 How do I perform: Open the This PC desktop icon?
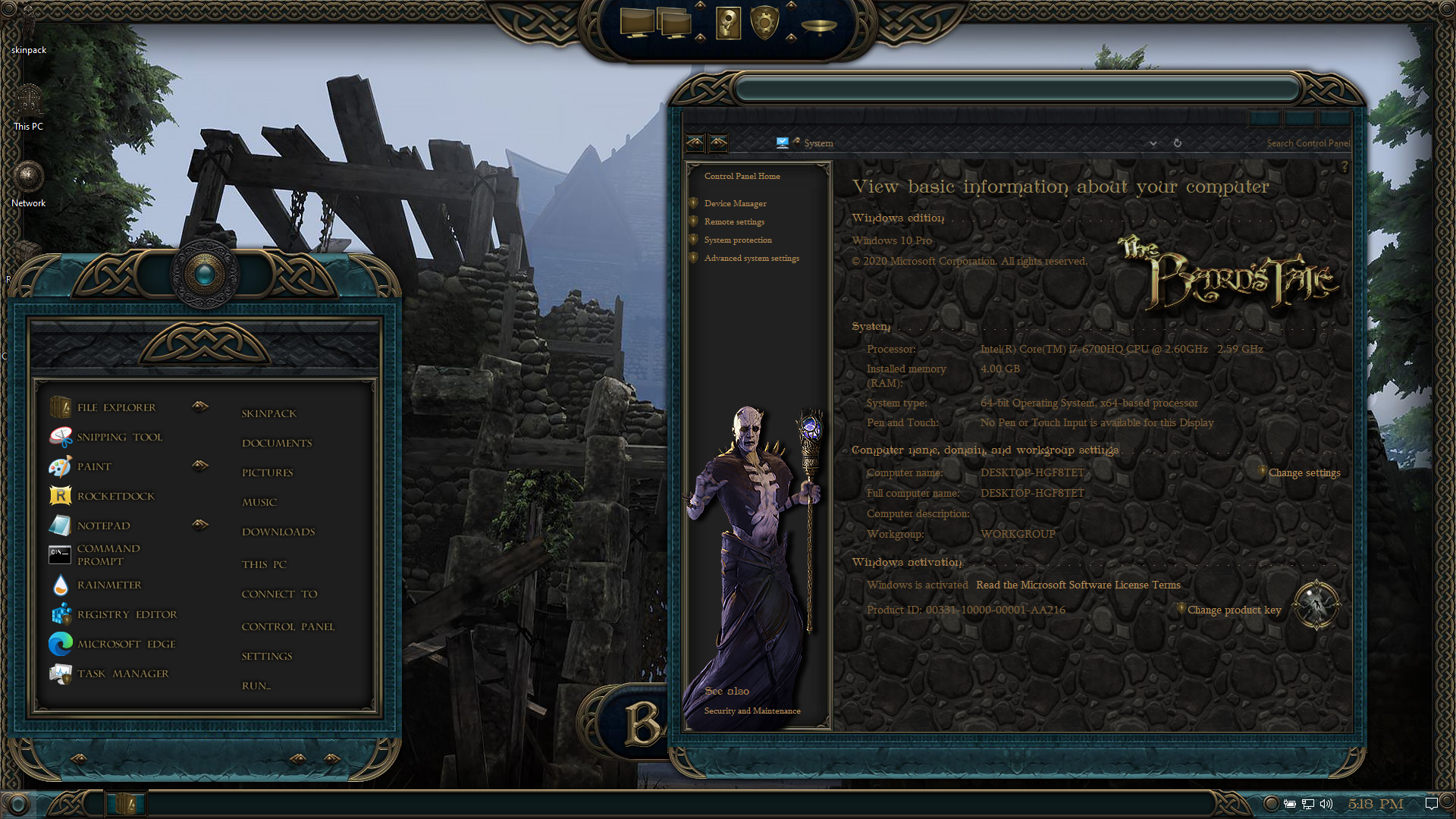pos(29,107)
